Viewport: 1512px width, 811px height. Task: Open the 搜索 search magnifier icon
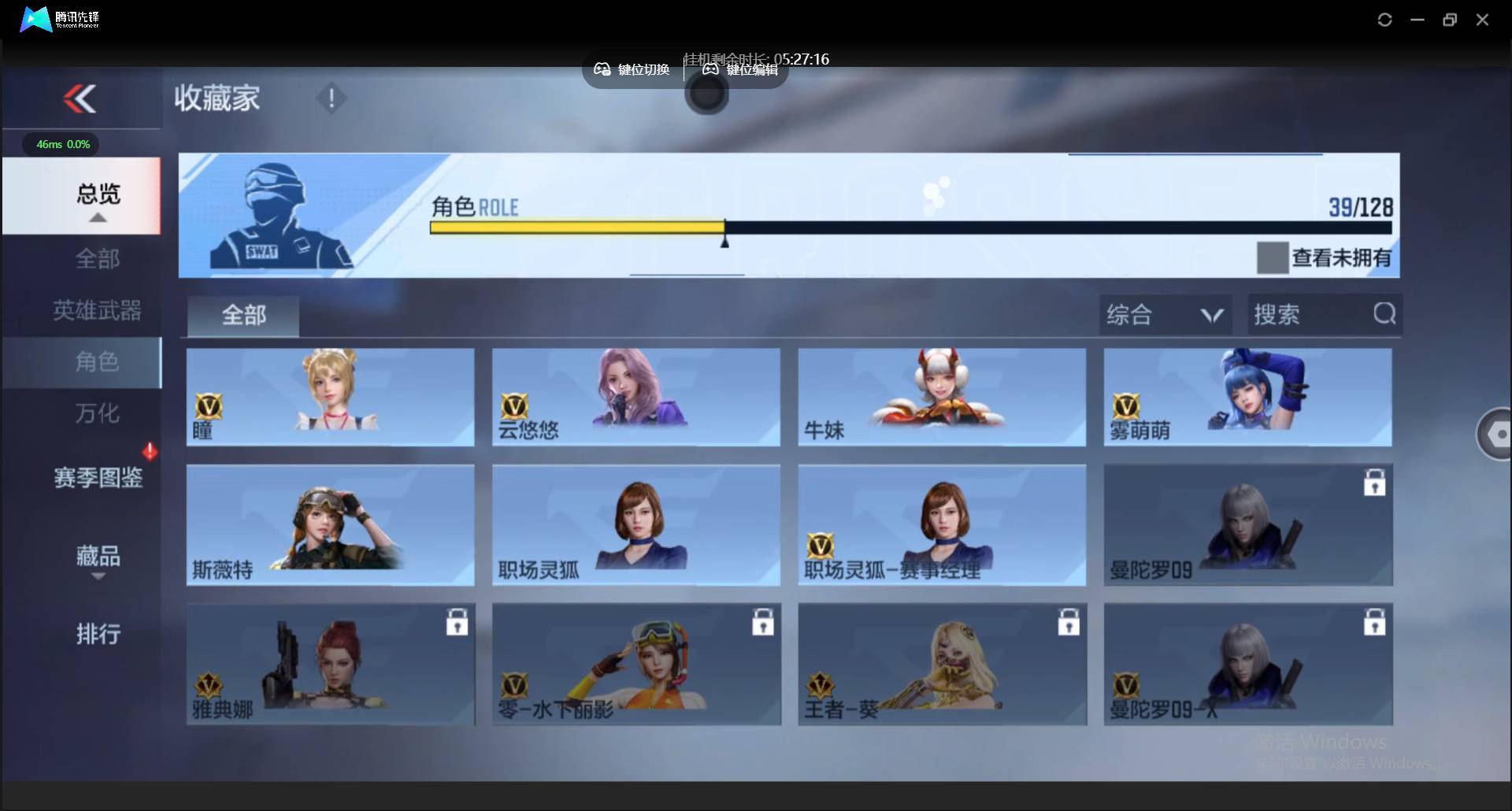tap(1384, 313)
